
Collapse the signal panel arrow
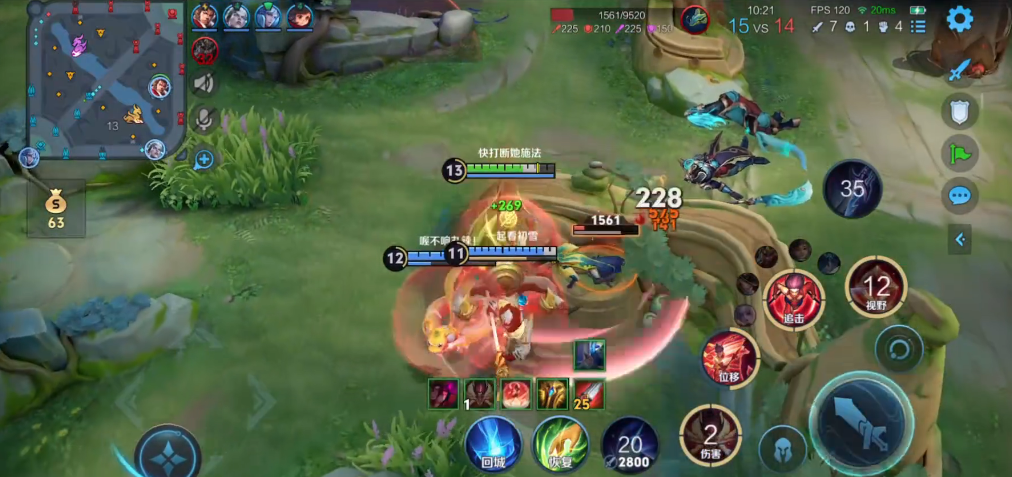[960, 238]
